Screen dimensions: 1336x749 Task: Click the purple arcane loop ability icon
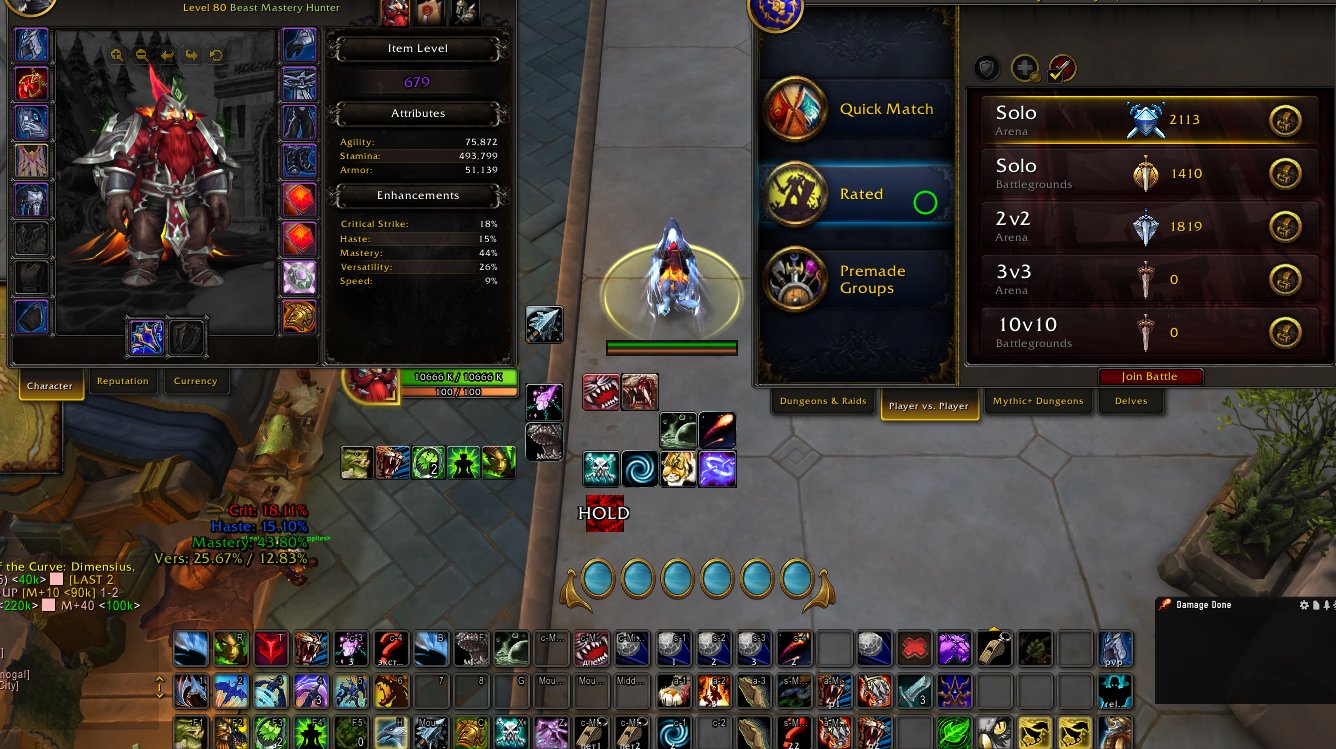coord(716,467)
